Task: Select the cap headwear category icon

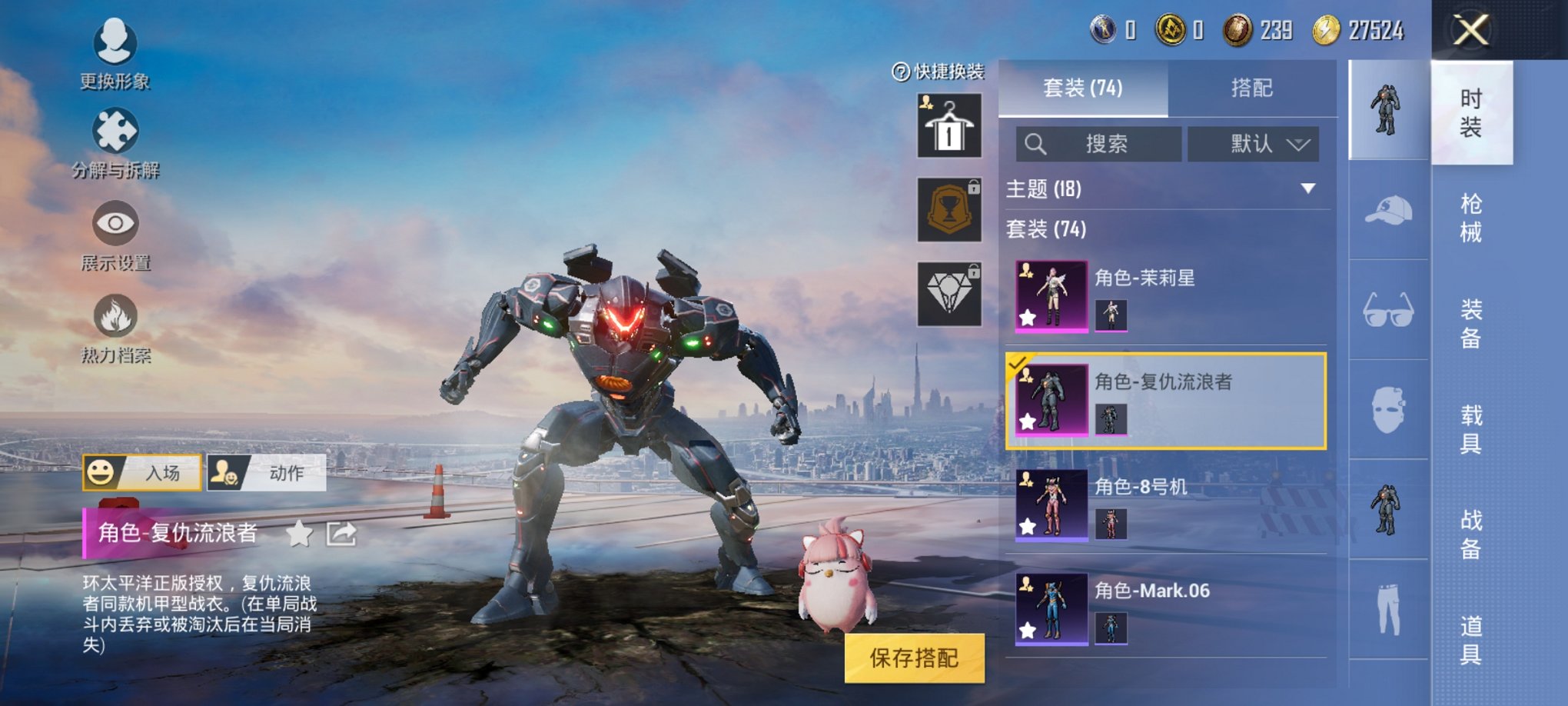Action: click(1388, 210)
